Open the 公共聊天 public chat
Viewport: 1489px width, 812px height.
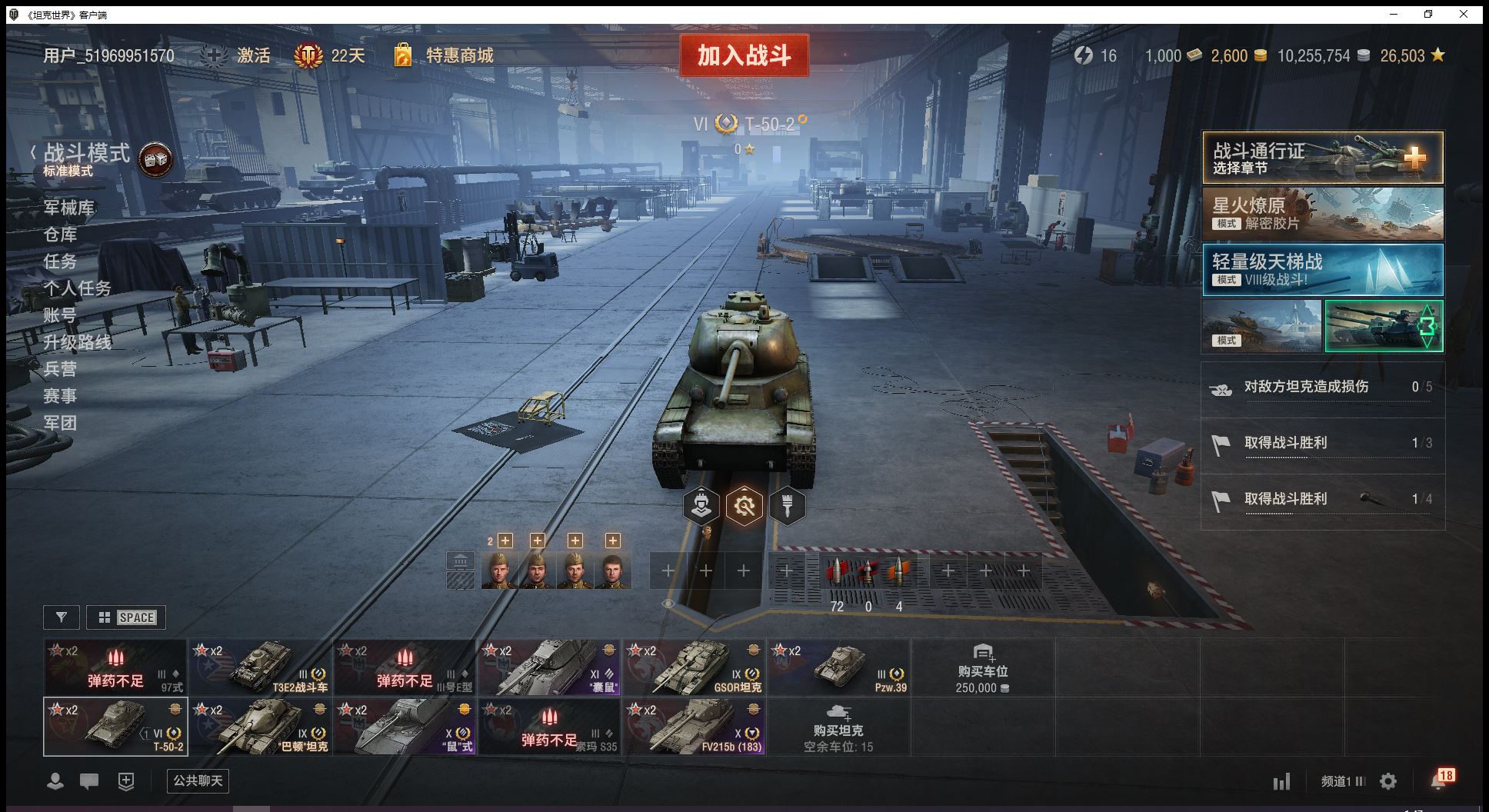(198, 781)
